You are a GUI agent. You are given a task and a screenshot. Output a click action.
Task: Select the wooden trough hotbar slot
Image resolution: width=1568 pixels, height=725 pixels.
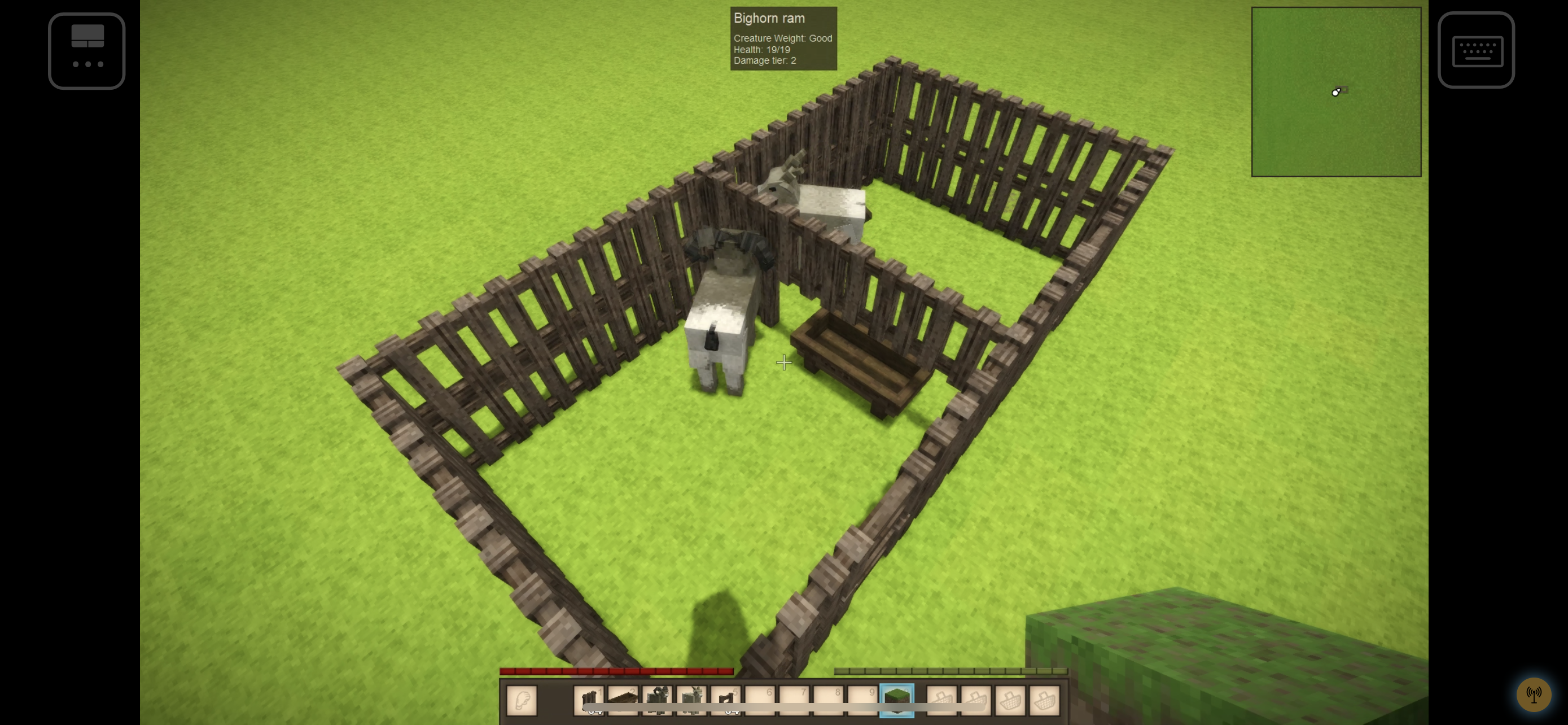623,700
